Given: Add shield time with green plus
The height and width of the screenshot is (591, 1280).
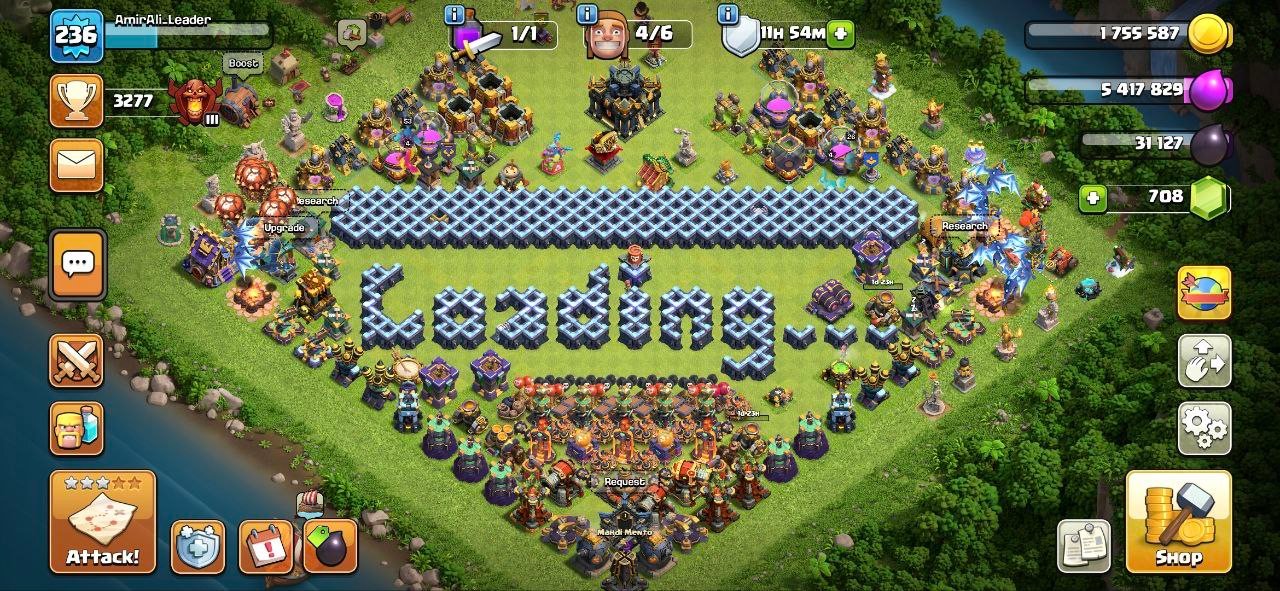Looking at the screenshot, I should pyautogui.click(x=841, y=33).
